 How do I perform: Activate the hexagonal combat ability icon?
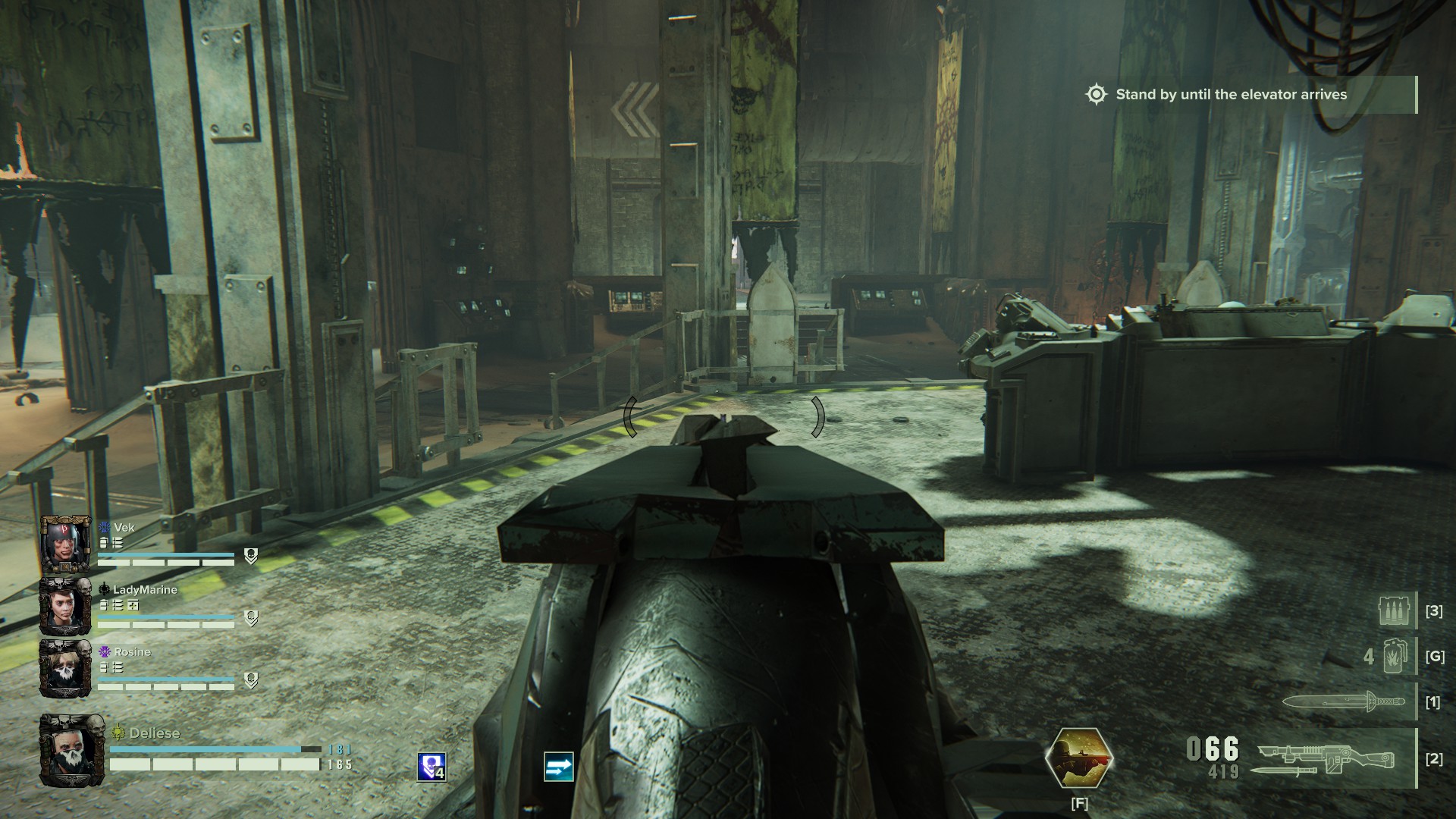1079,758
